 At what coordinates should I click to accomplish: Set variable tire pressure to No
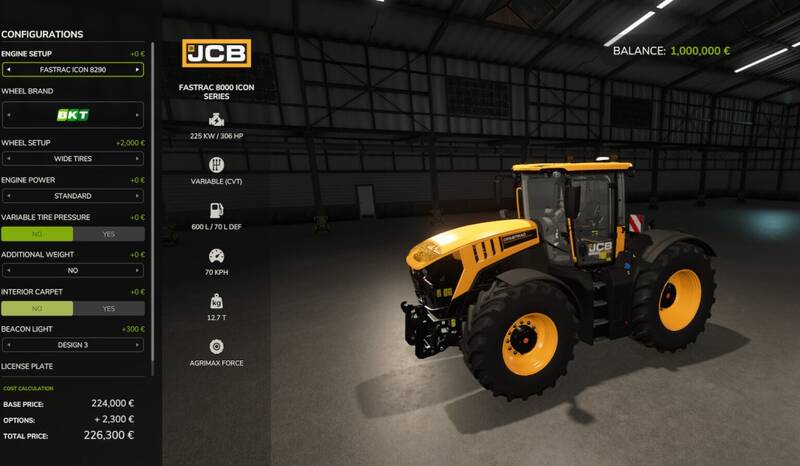click(37, 234)
